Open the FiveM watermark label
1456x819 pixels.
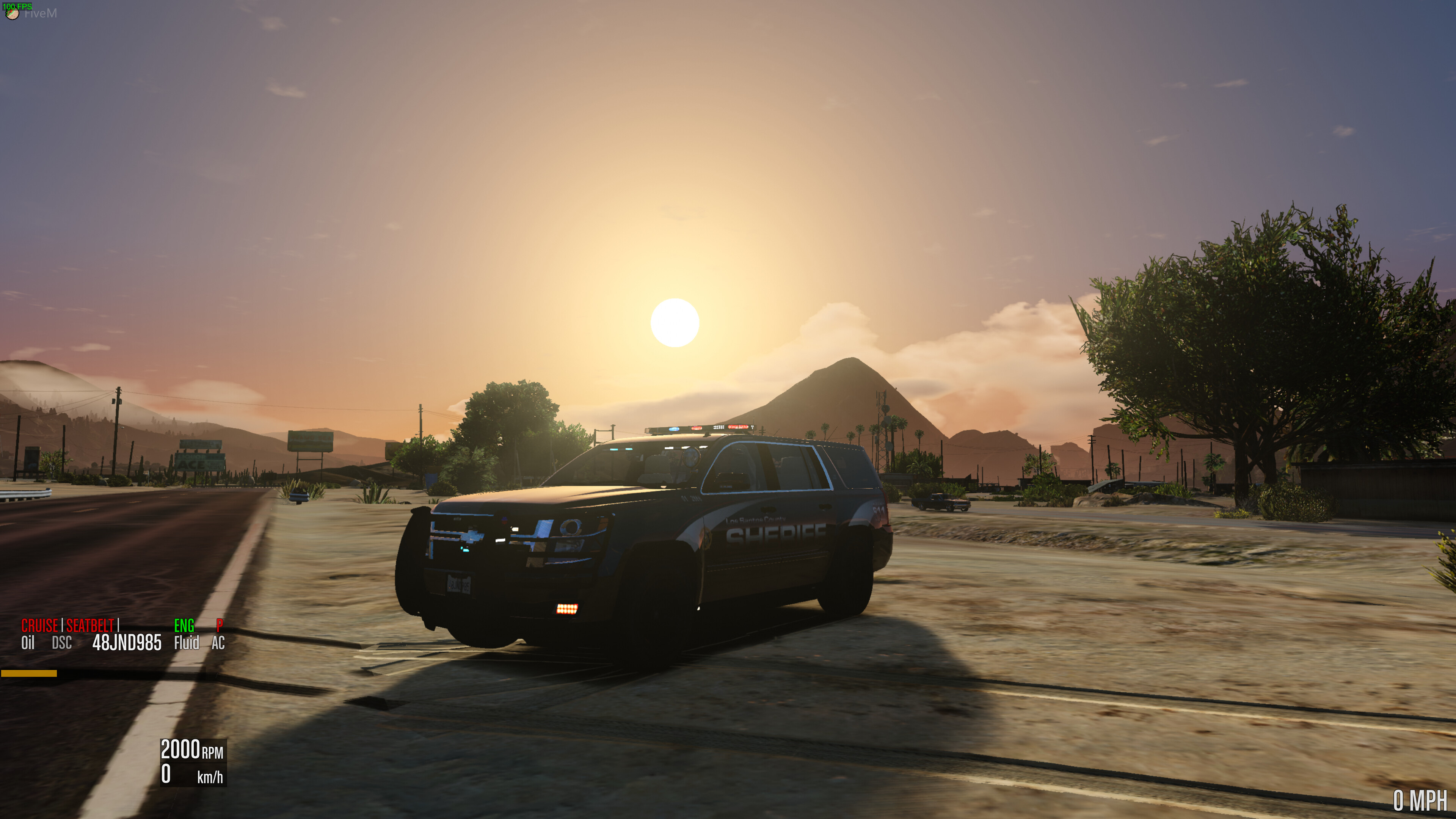[x=42, y=14]
